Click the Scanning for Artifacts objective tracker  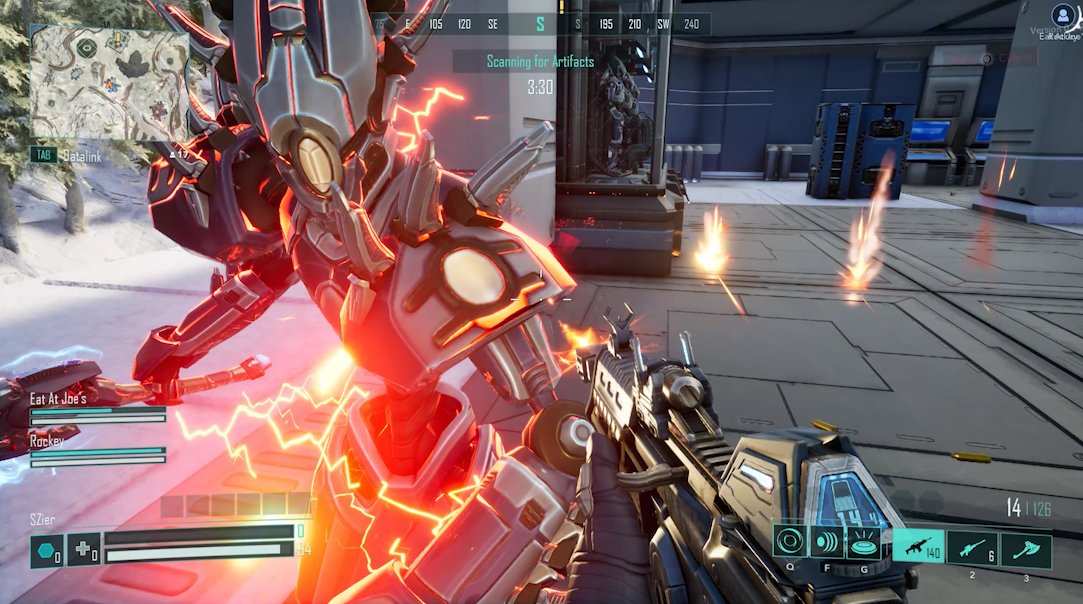540,62
